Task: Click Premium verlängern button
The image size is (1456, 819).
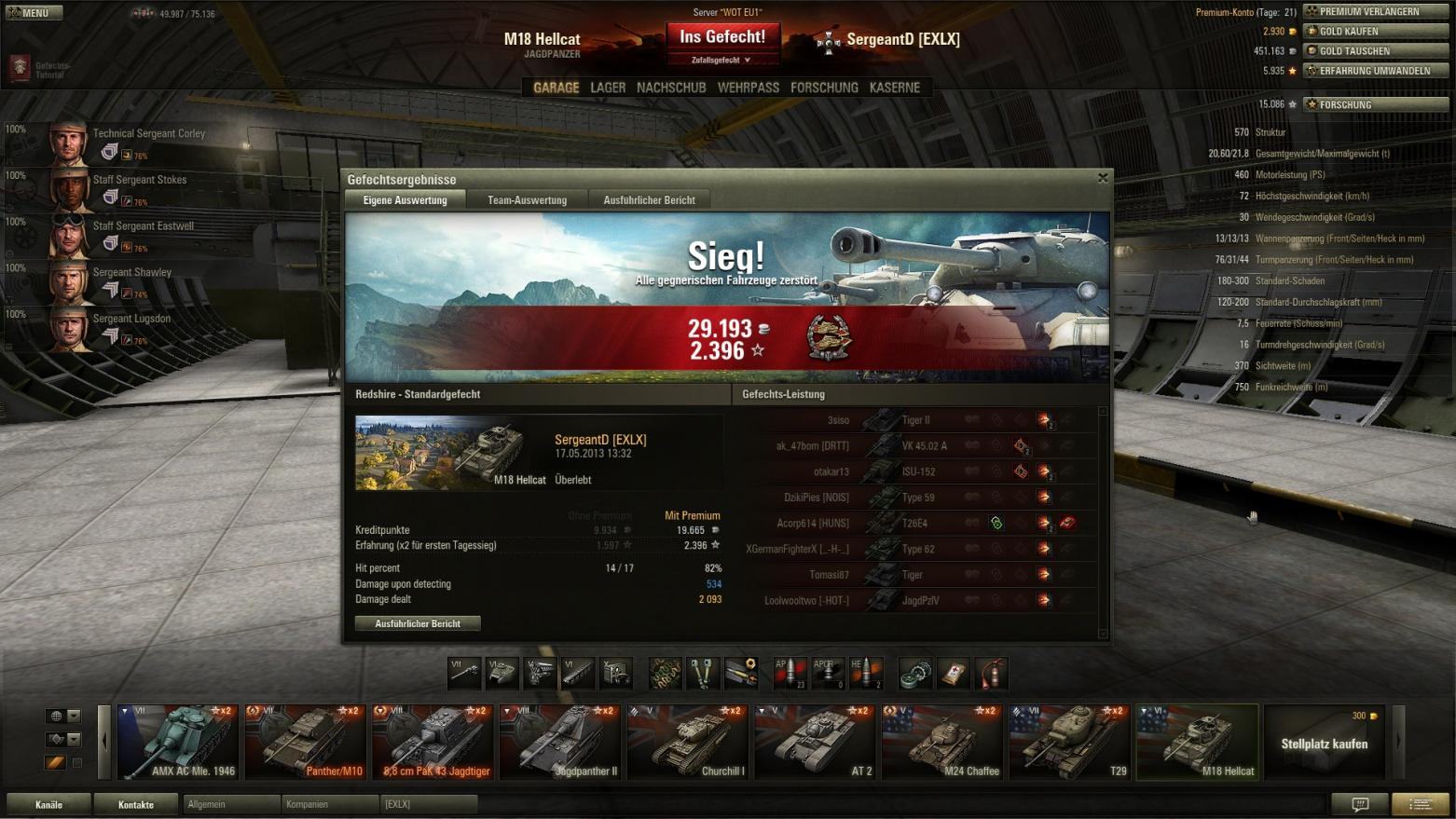Action: point(1375,11)
